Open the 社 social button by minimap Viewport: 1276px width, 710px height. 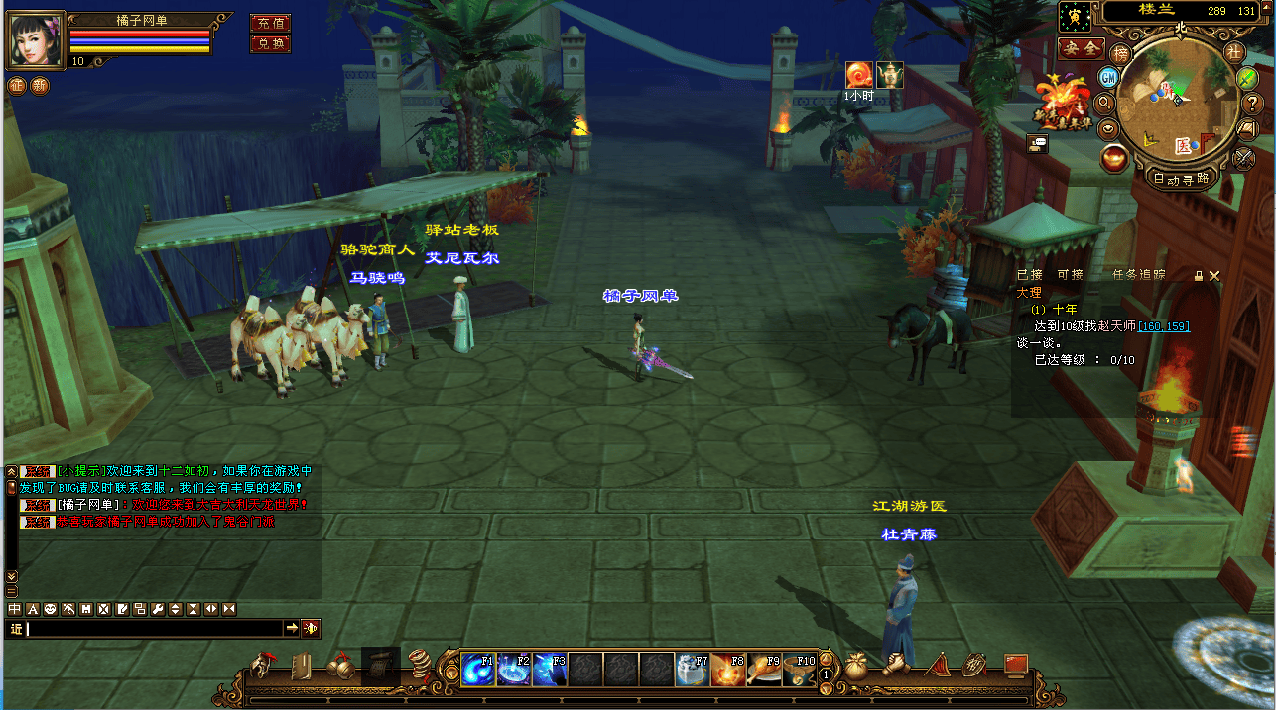1233,51
